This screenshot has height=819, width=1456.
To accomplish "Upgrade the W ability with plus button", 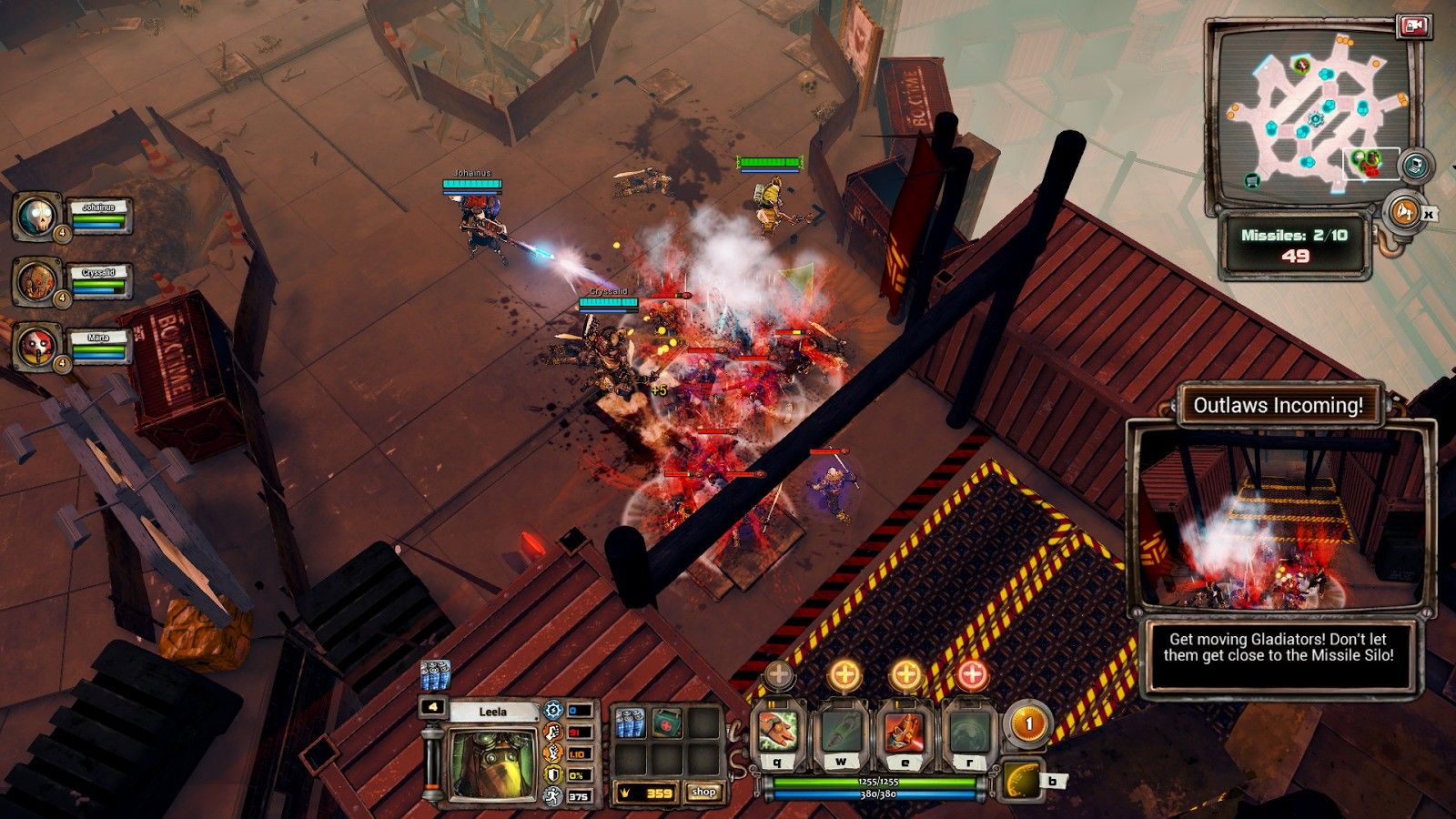I will [x=844, y=675].
